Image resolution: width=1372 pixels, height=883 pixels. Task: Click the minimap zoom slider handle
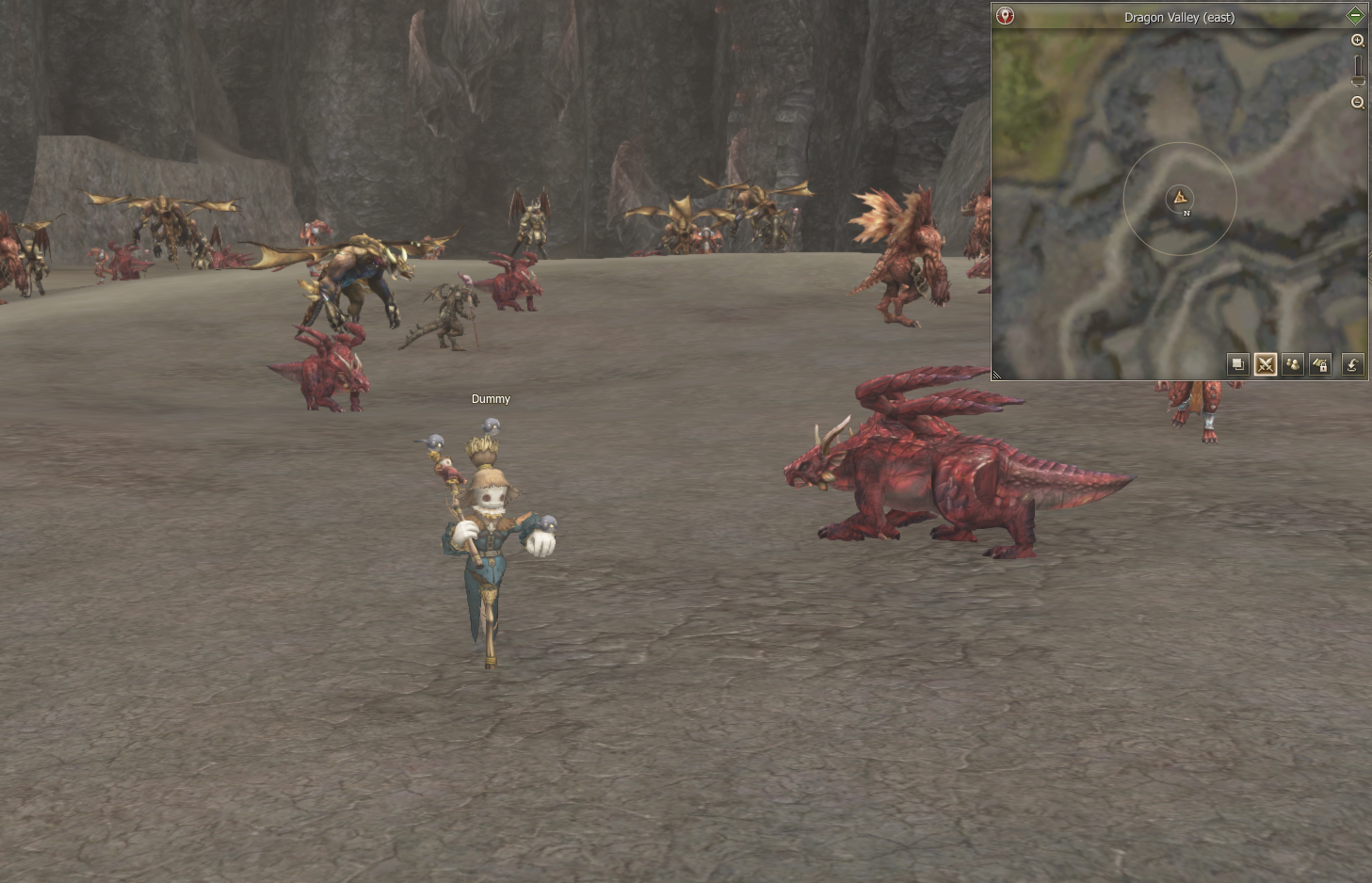click(1358, 80)
